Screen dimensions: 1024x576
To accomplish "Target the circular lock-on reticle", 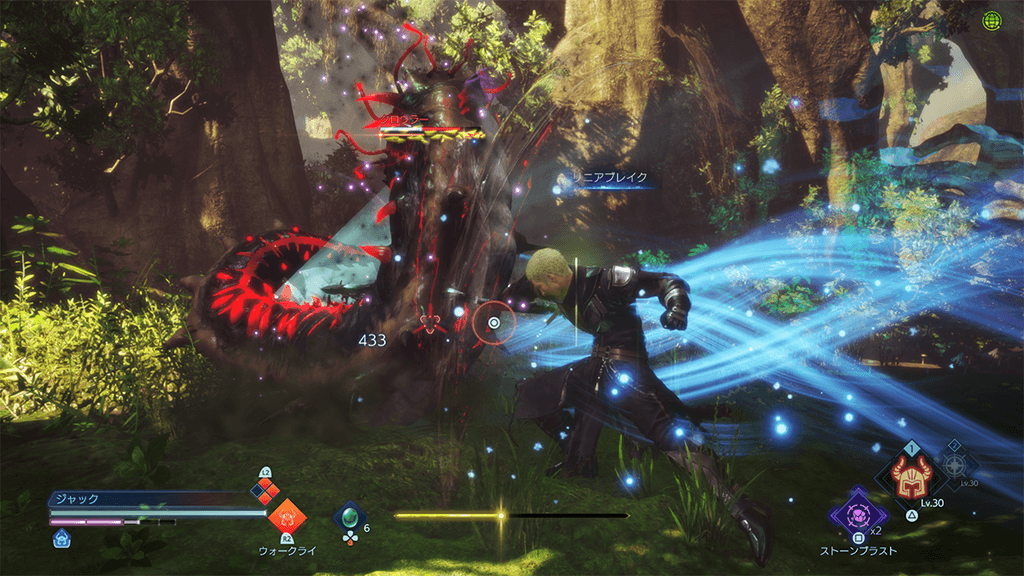I will coord(495,323).
